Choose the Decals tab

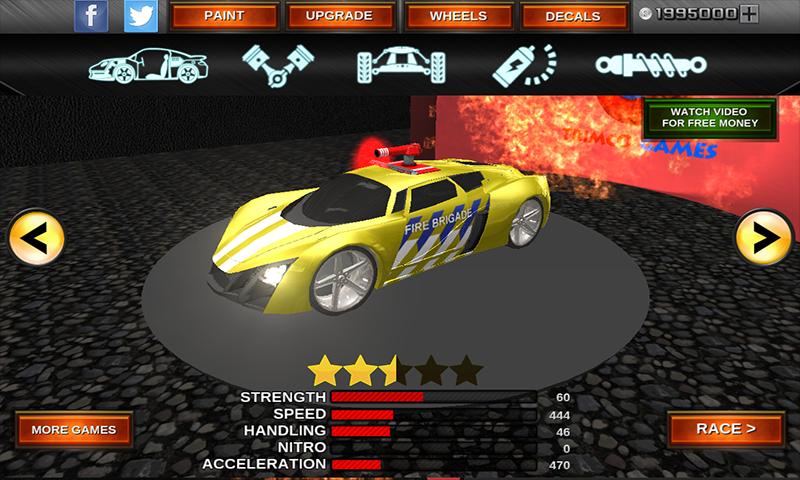click(573, 16)
